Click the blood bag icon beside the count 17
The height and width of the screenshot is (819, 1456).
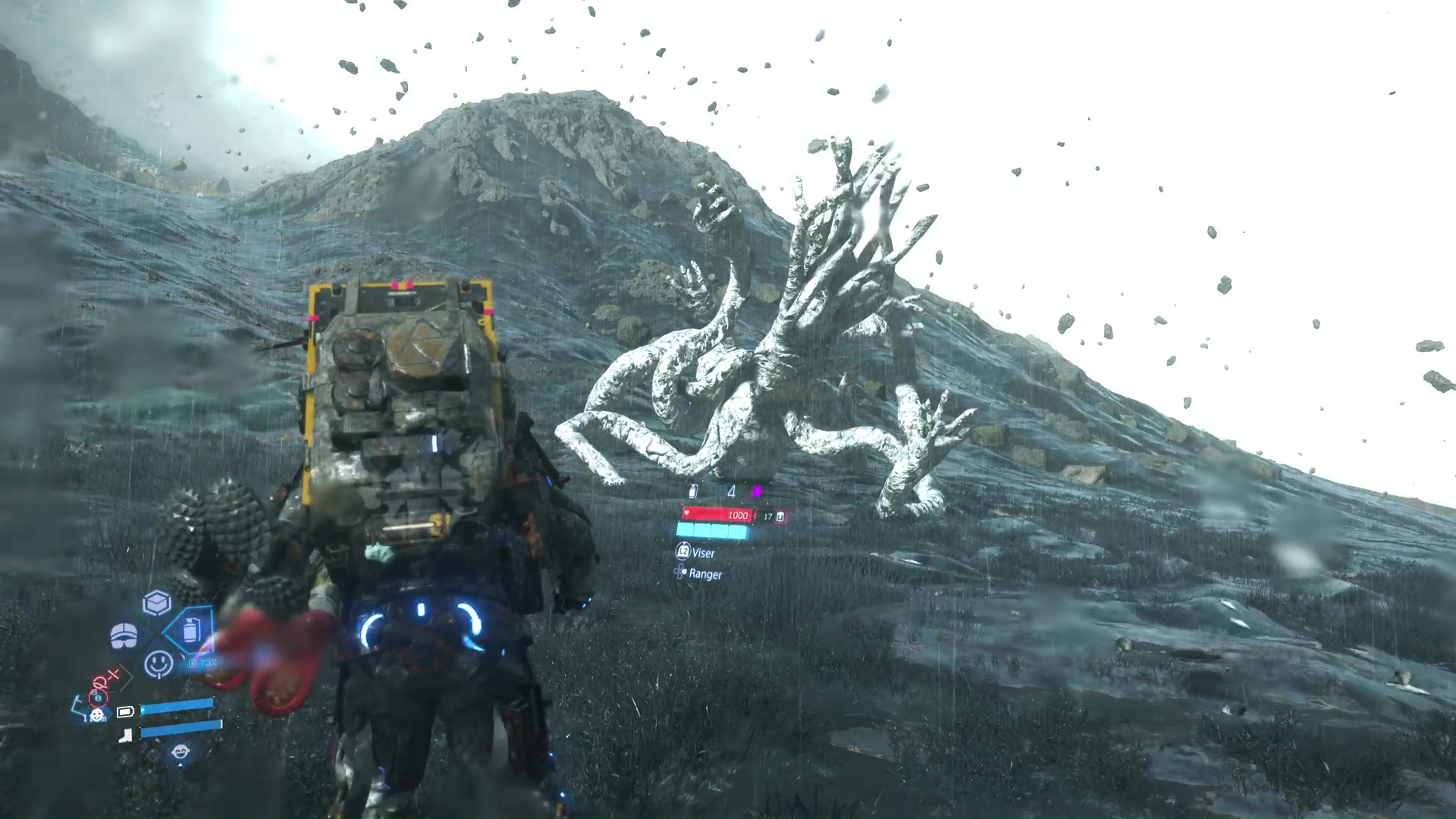tap(780, 516)
